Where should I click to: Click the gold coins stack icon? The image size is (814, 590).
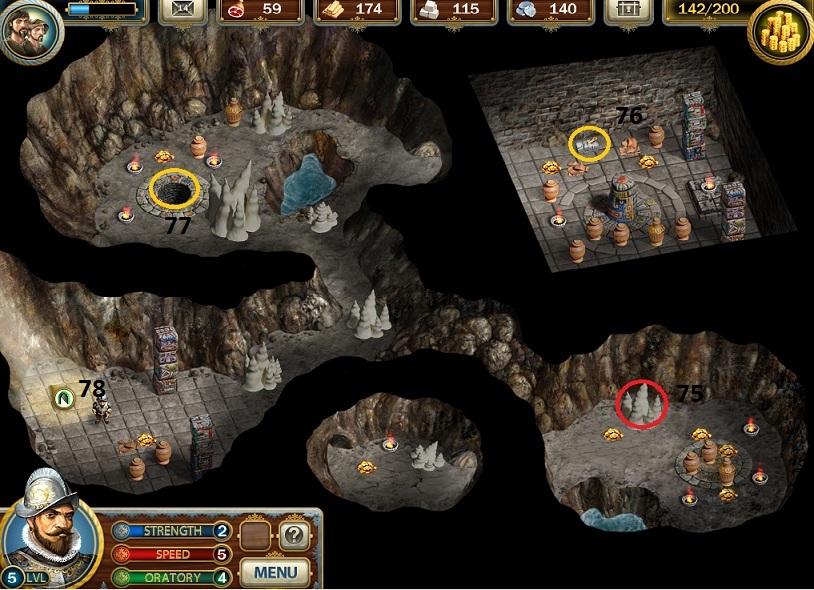(781, 32)
